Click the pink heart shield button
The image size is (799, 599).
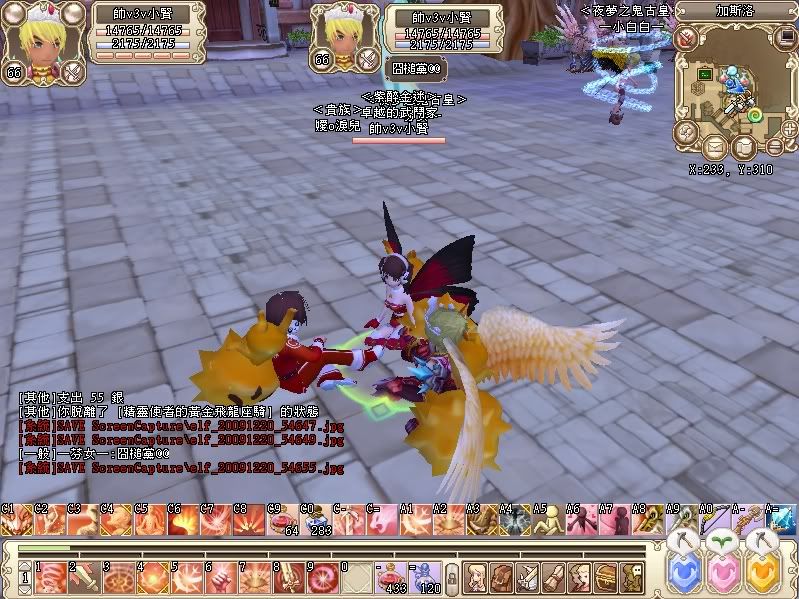(726, 575)
